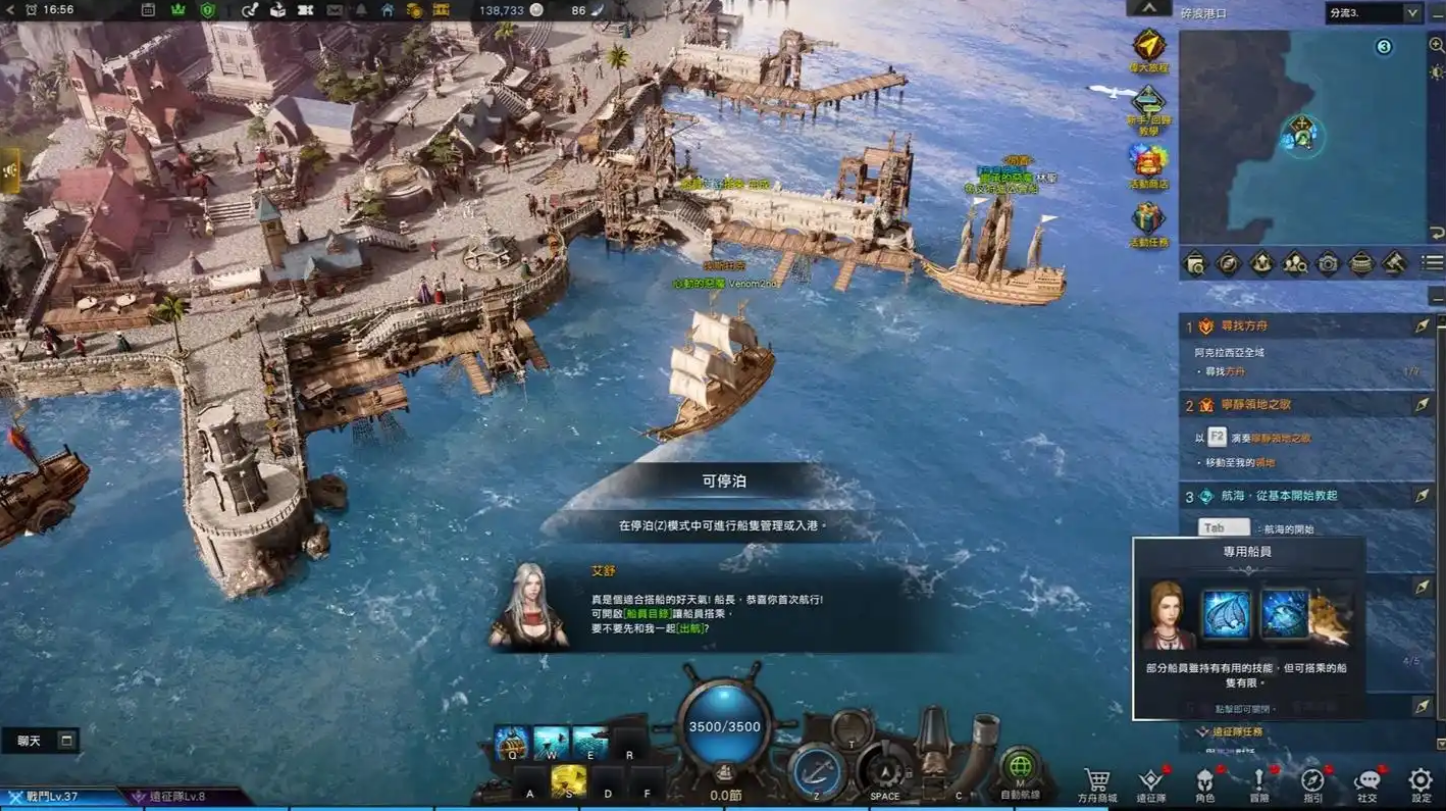Open the 冒險 adventure menu
The height and width of the screenshot is (811, 1446).
(x=1259, y=781)
